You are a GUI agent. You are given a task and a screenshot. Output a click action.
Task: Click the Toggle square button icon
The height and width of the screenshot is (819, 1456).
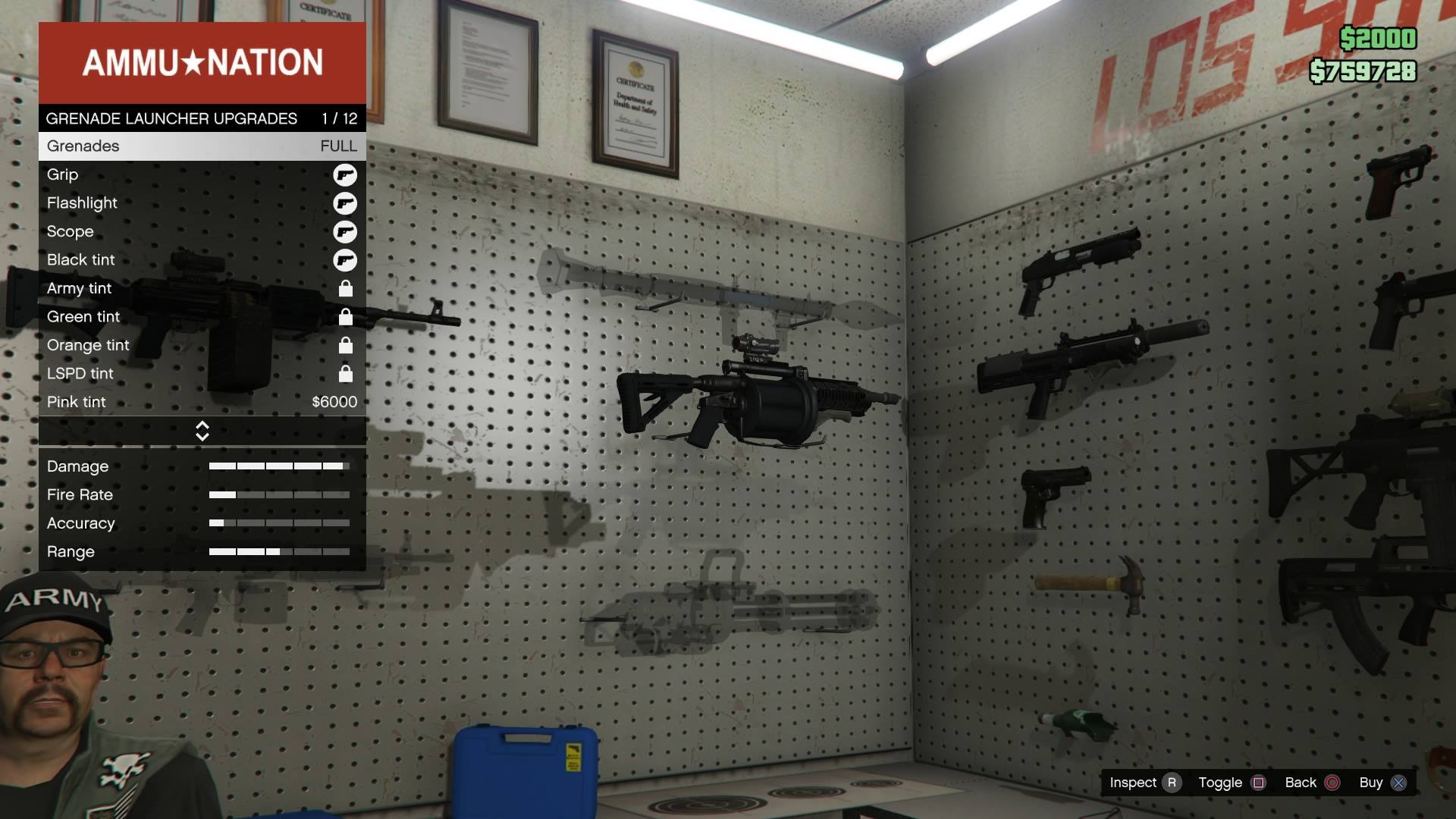point(1258,783)
